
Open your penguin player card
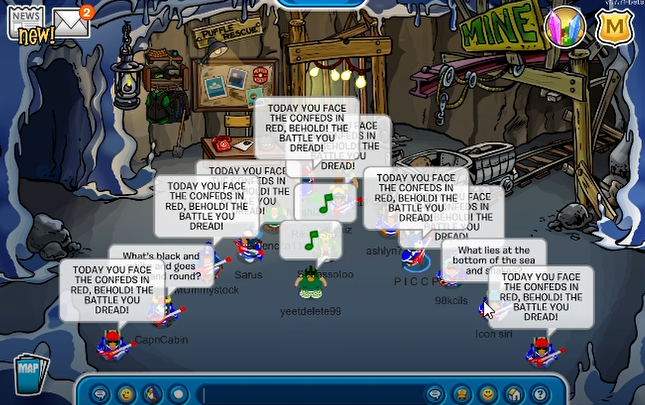coord(461,392)
